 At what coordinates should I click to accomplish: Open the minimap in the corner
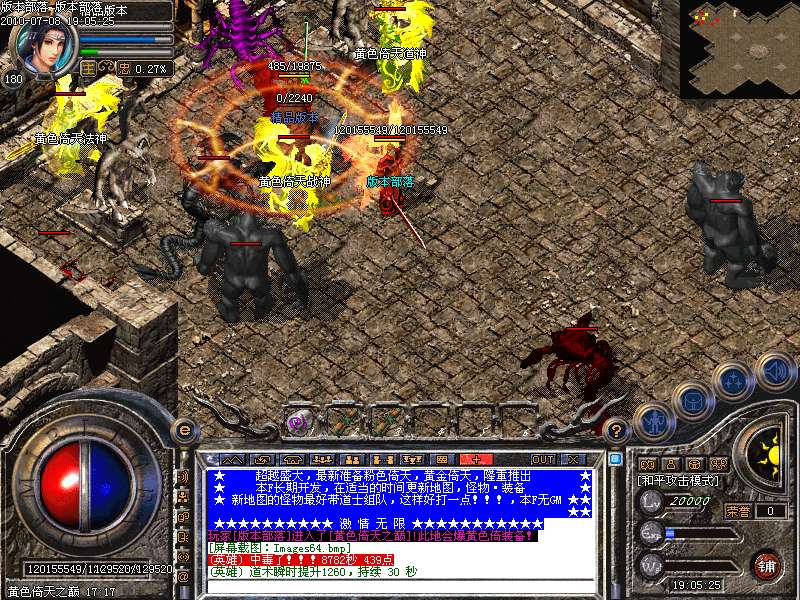pyautogui.click(x=740, y=48)
